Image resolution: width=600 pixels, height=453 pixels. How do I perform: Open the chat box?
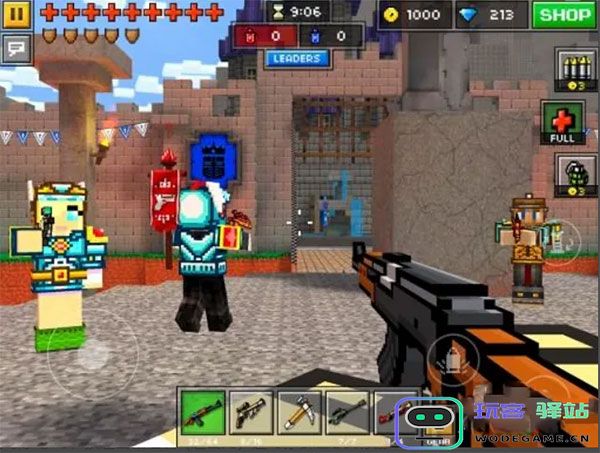coord(18,47)
